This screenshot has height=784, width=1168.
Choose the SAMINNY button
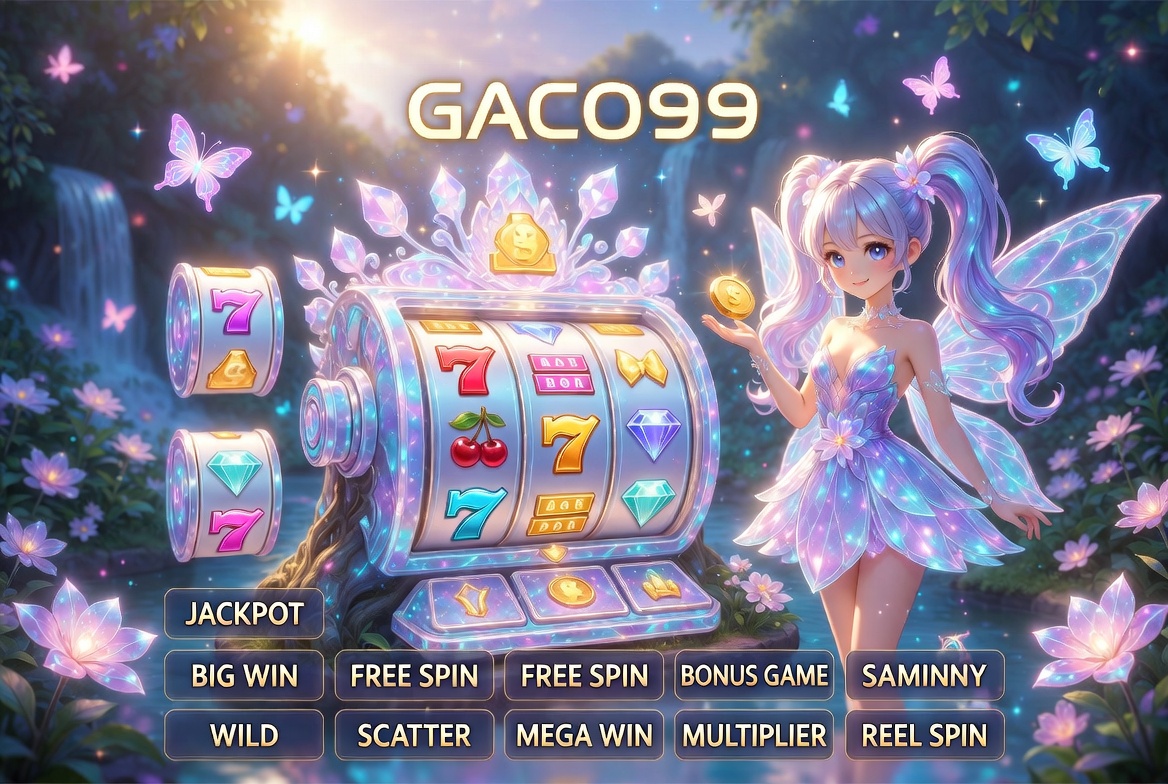point(924,675)
